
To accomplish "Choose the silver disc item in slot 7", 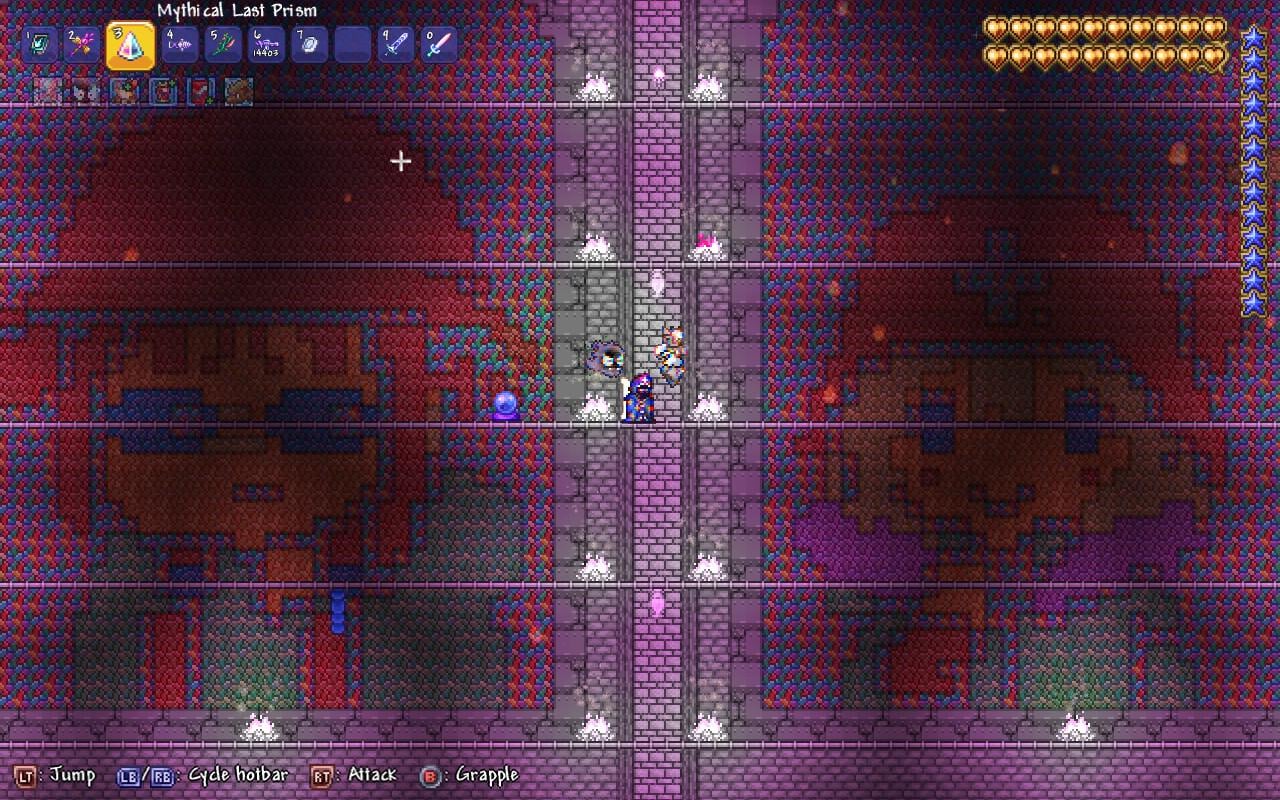I will click(x=309, y=45).
